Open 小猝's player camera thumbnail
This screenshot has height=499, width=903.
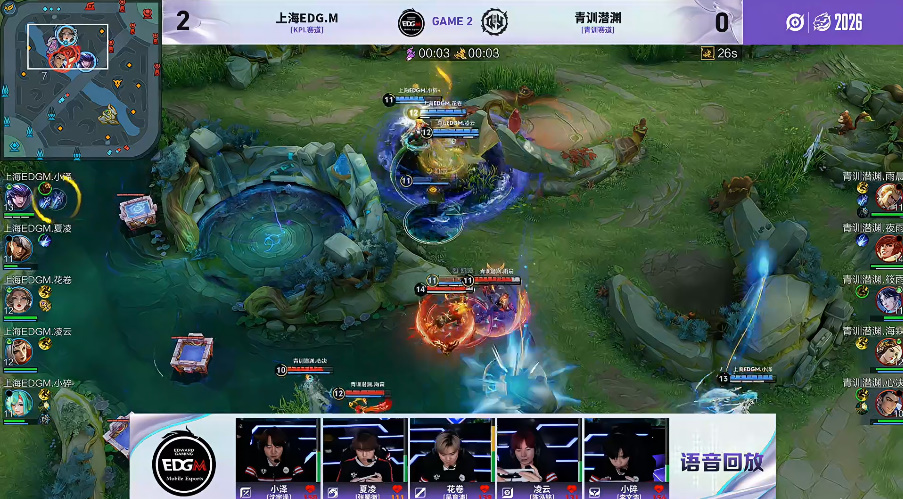[625, 452]
